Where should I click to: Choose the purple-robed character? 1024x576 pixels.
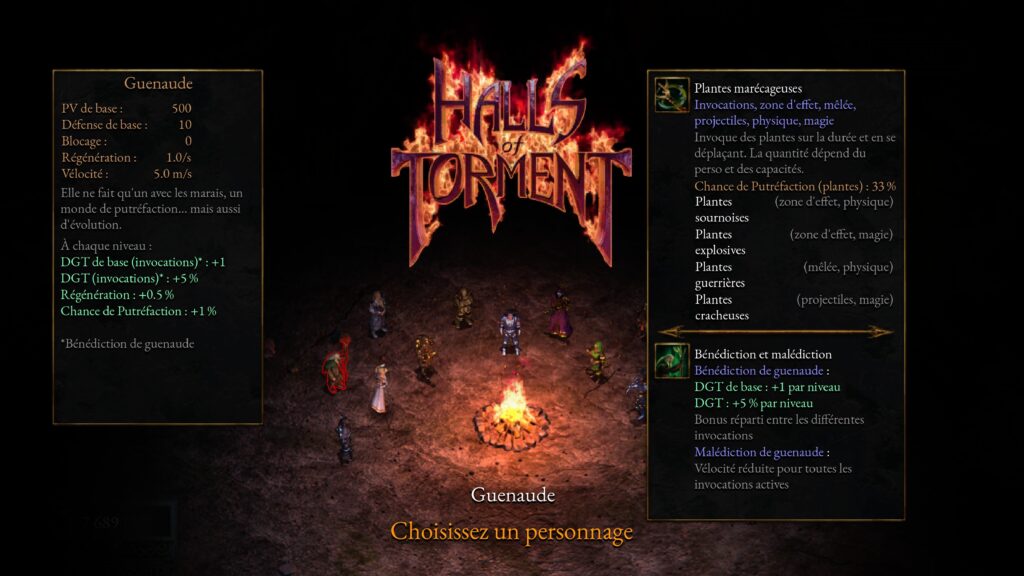point(558,314)
